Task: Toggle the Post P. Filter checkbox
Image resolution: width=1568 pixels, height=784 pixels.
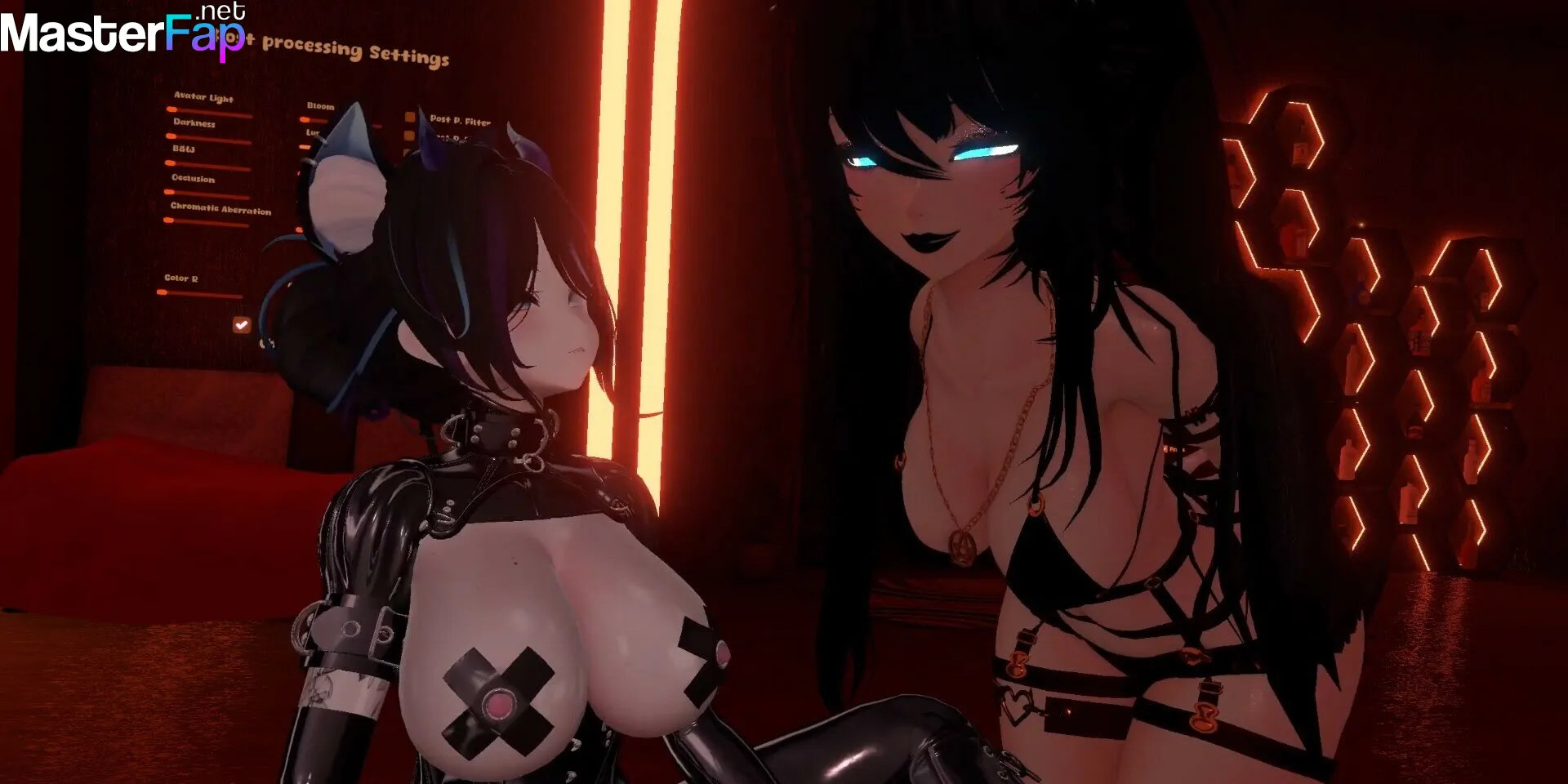Action: [410, 118]
